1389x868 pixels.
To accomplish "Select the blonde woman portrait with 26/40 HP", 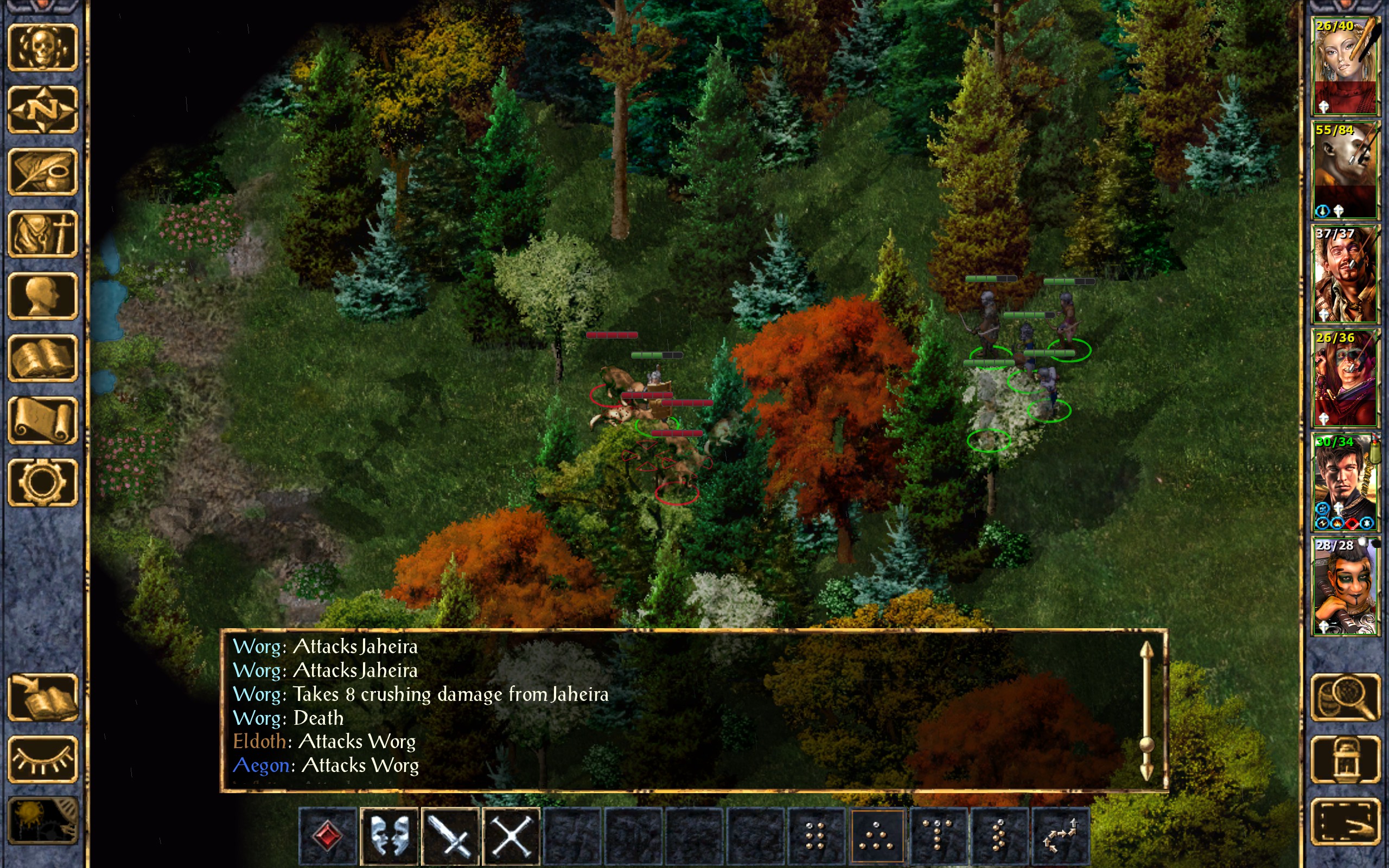I will pos(1345,66).
